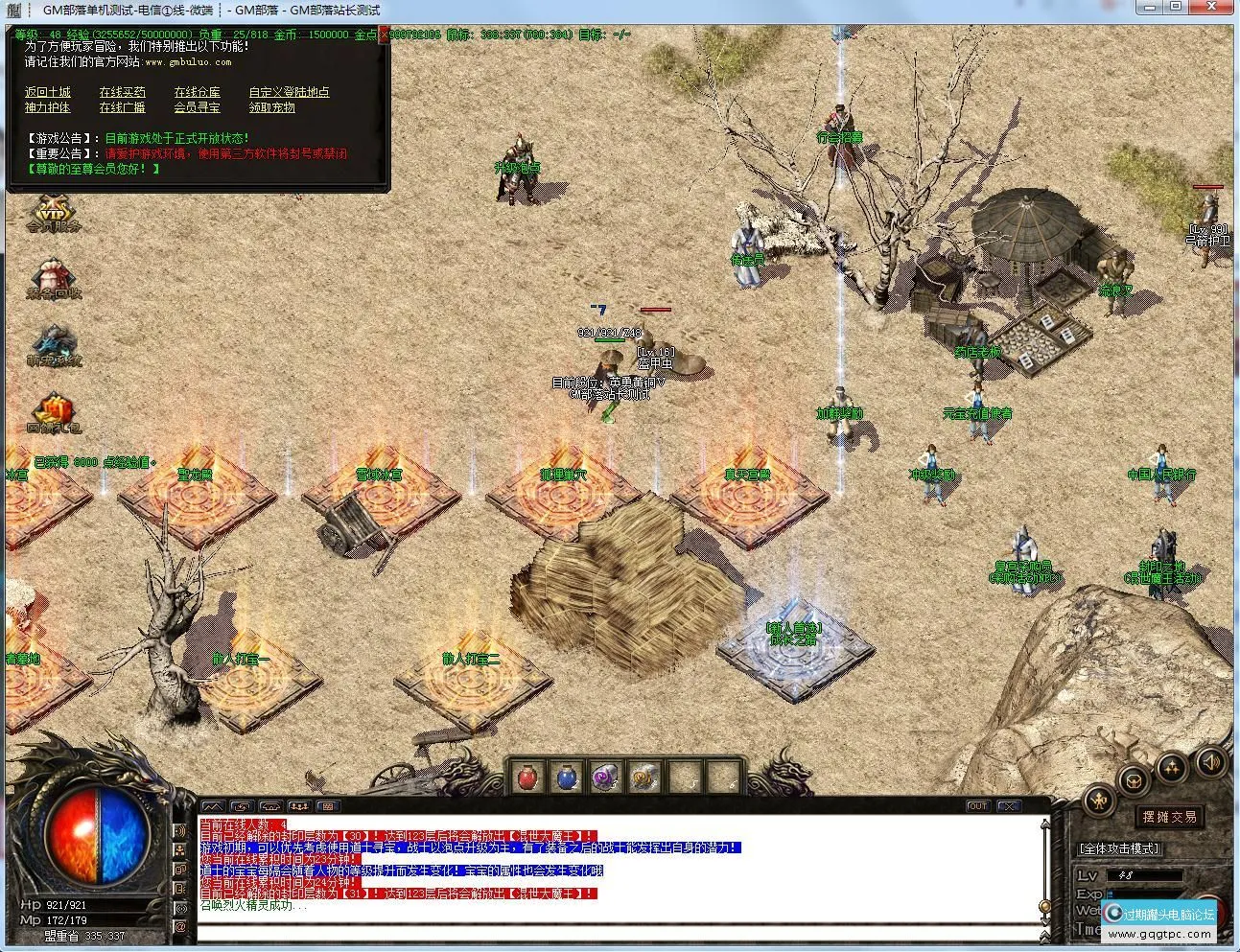
Task: Select the mountain icon tab above the chat
Action: point(214,806)
